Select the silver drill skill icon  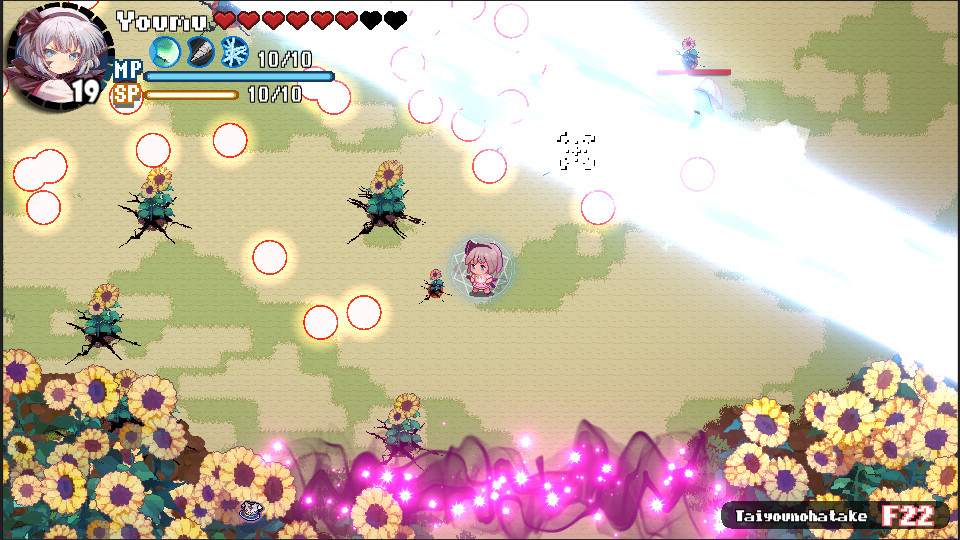(200, 51)
